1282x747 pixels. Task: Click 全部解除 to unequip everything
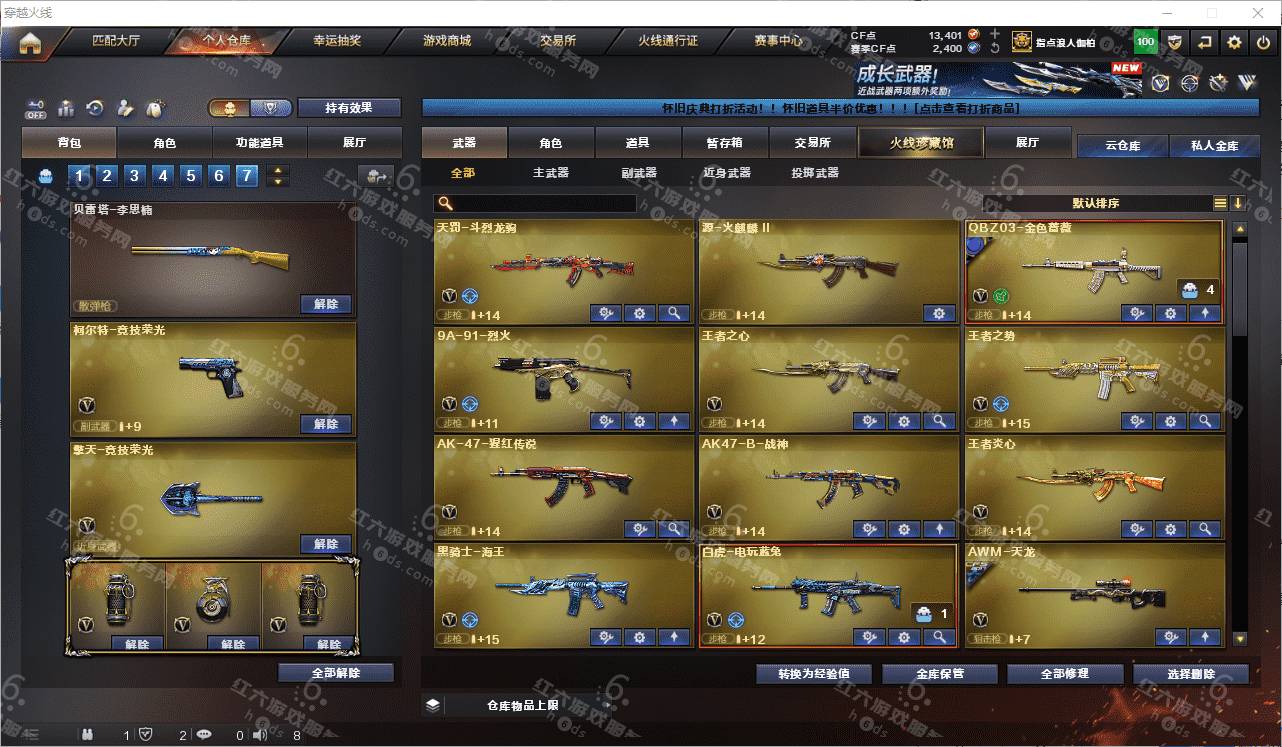tap(335, 673)
